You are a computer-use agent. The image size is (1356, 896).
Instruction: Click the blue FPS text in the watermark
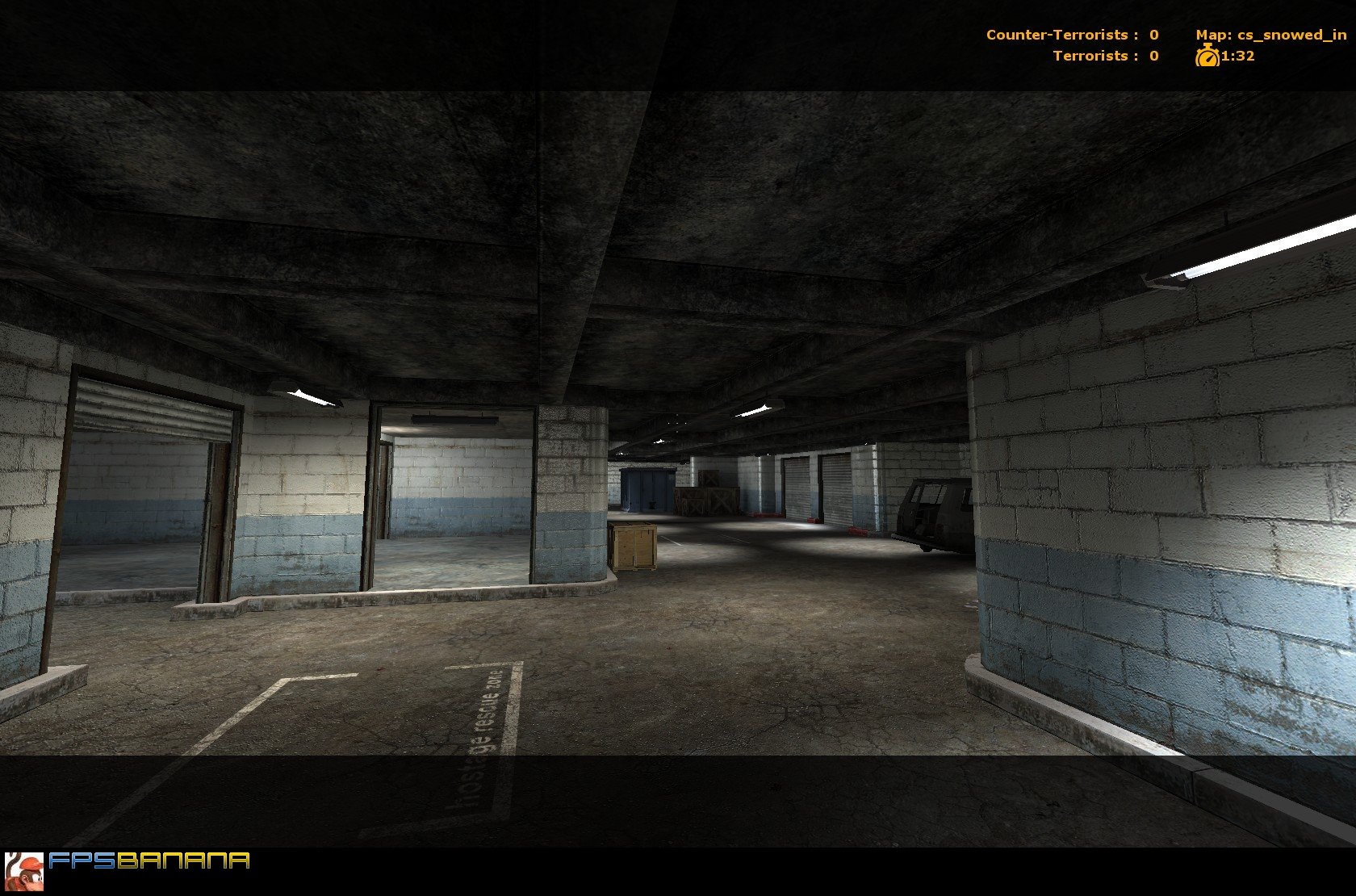pyautogui.click(x=81, y=861)
